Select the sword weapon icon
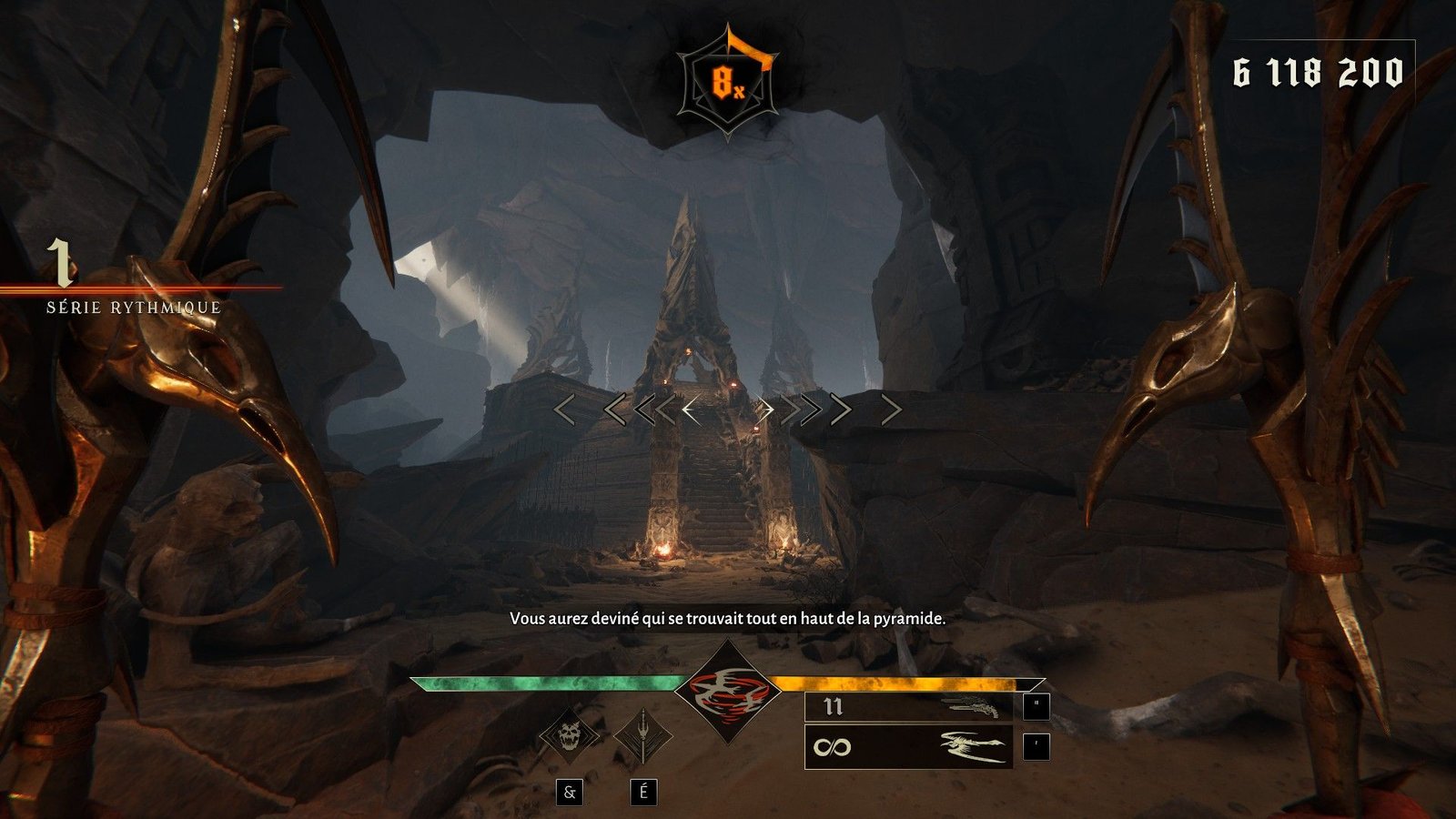This screenshot has height=819, width=1456. point(642,735)
